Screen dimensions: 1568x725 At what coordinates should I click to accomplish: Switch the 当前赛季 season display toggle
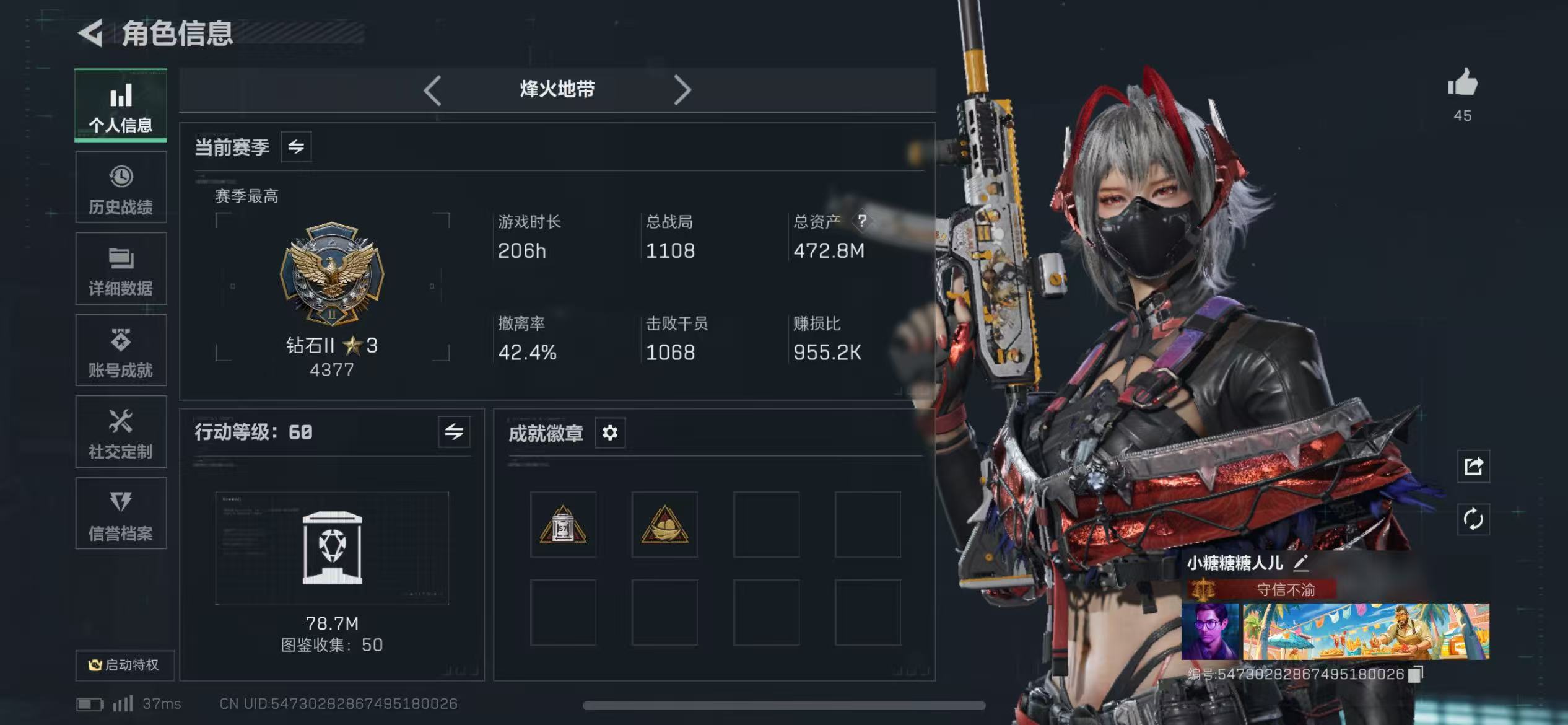pos(295,147)
